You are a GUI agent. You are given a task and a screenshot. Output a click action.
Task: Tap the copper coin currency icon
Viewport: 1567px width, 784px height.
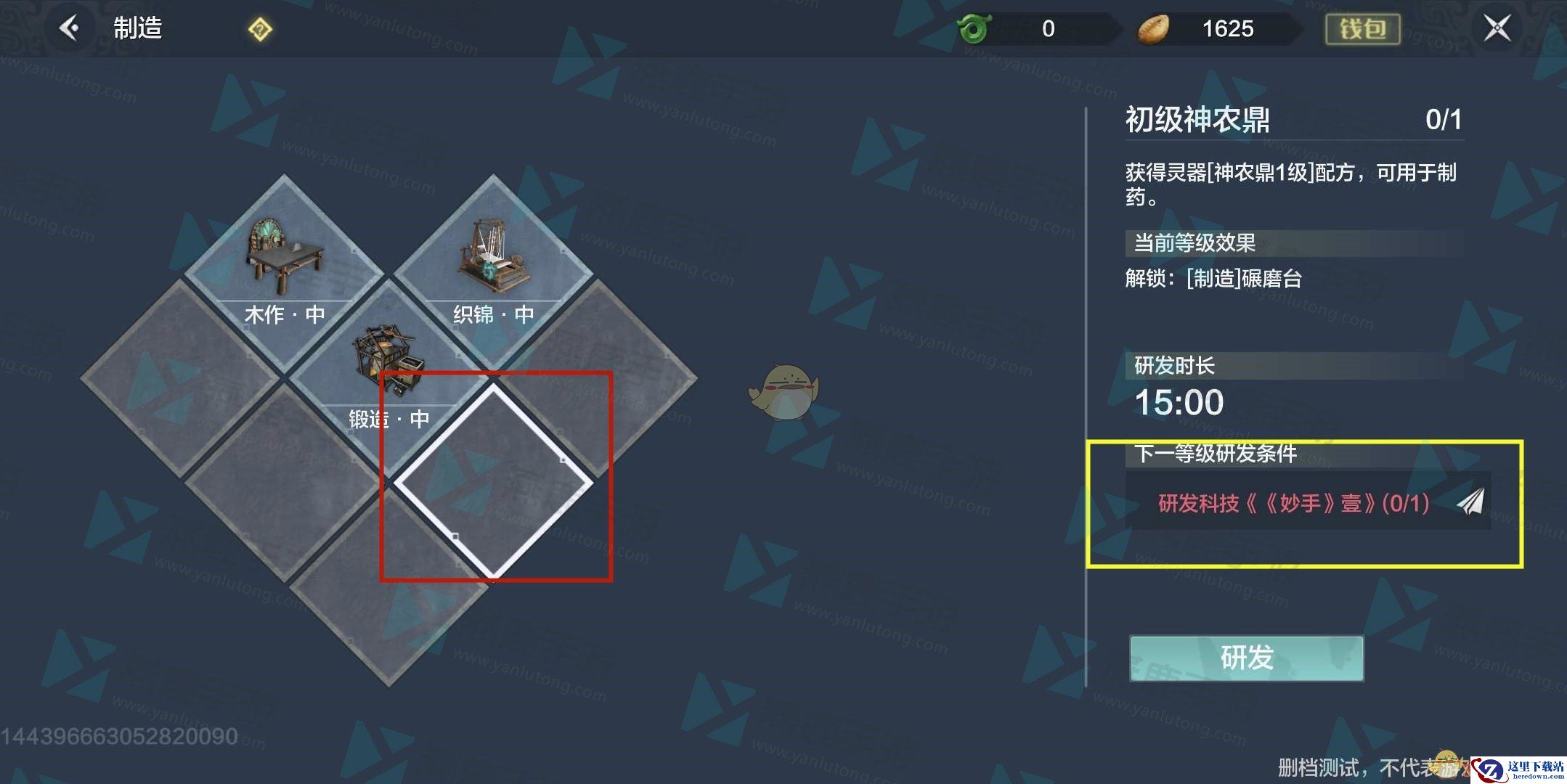pos(1153,30)
